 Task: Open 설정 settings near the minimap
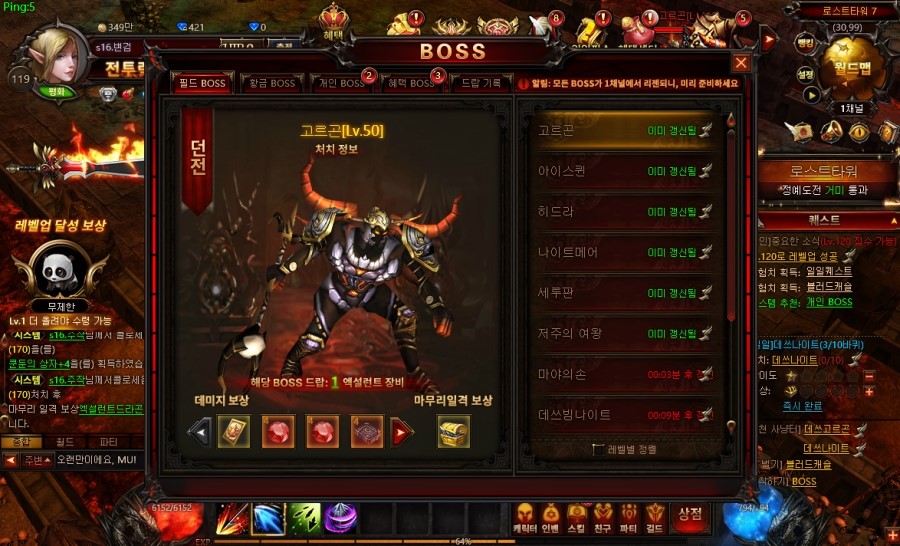pyautogui.click(x=805, y=73)
